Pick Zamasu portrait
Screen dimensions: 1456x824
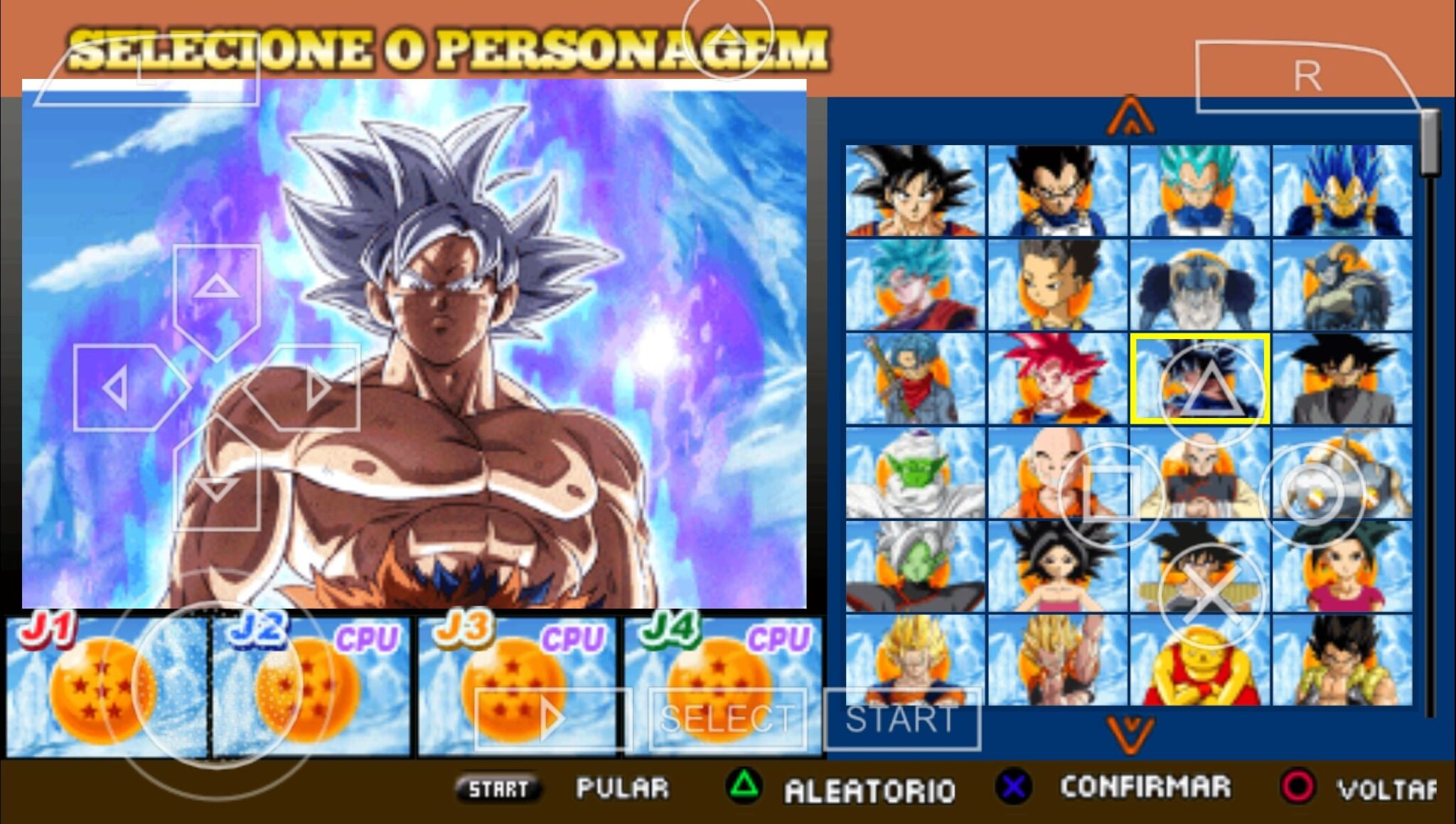click(915, 567)
